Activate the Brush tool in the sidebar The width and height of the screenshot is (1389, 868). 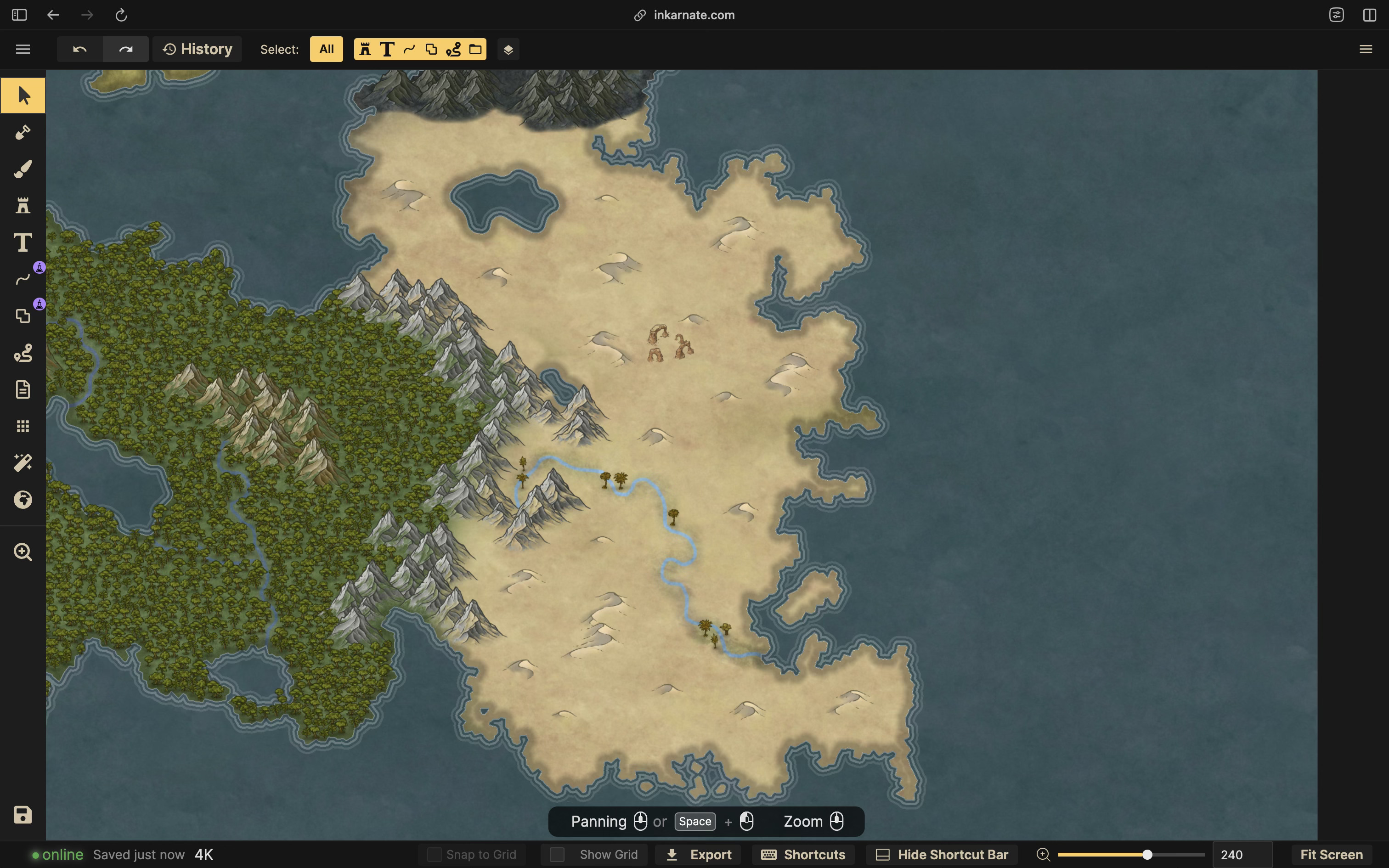23,168
